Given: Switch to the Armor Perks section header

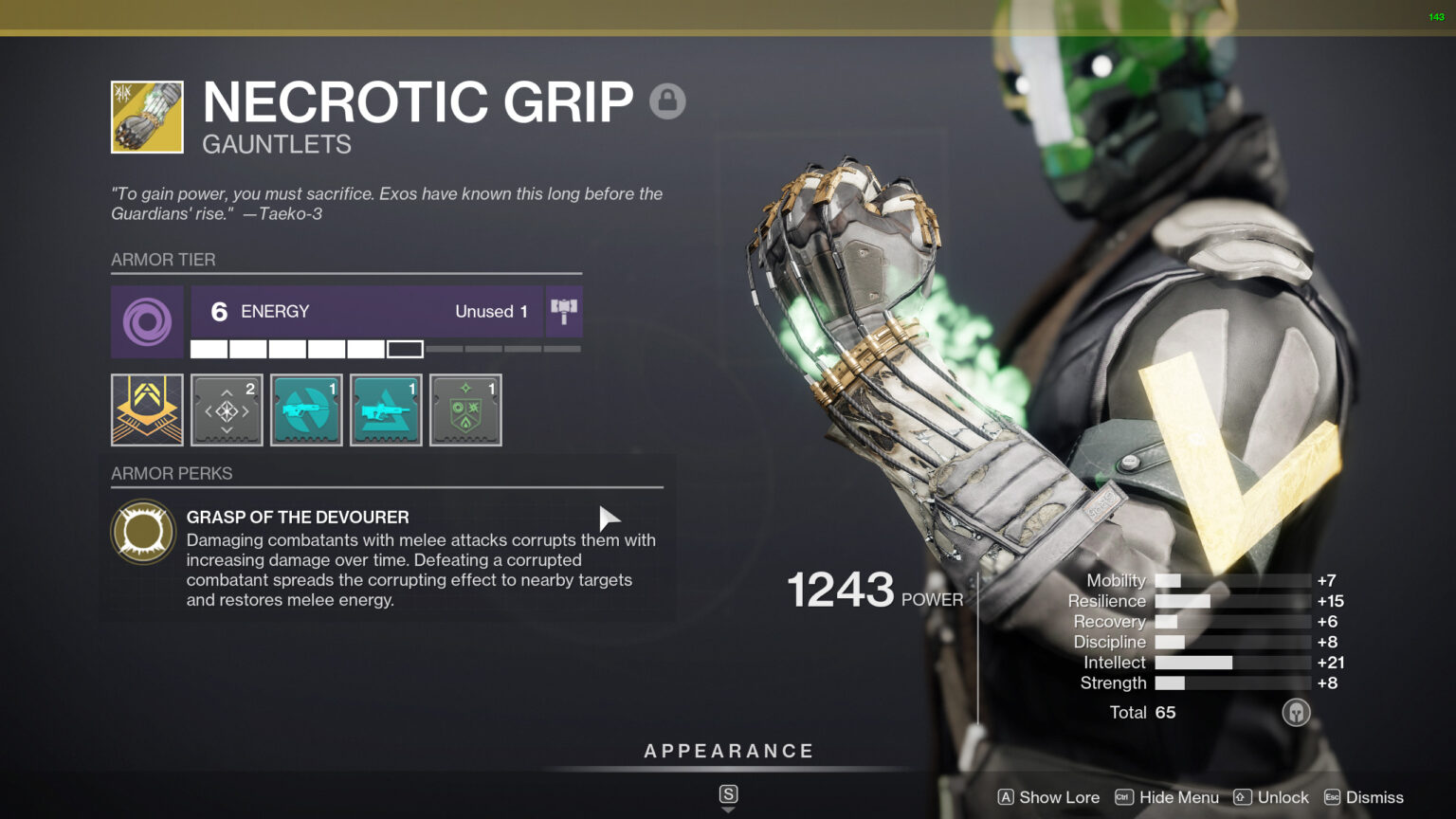Looking at the screenshot, I should coord(172,473).
